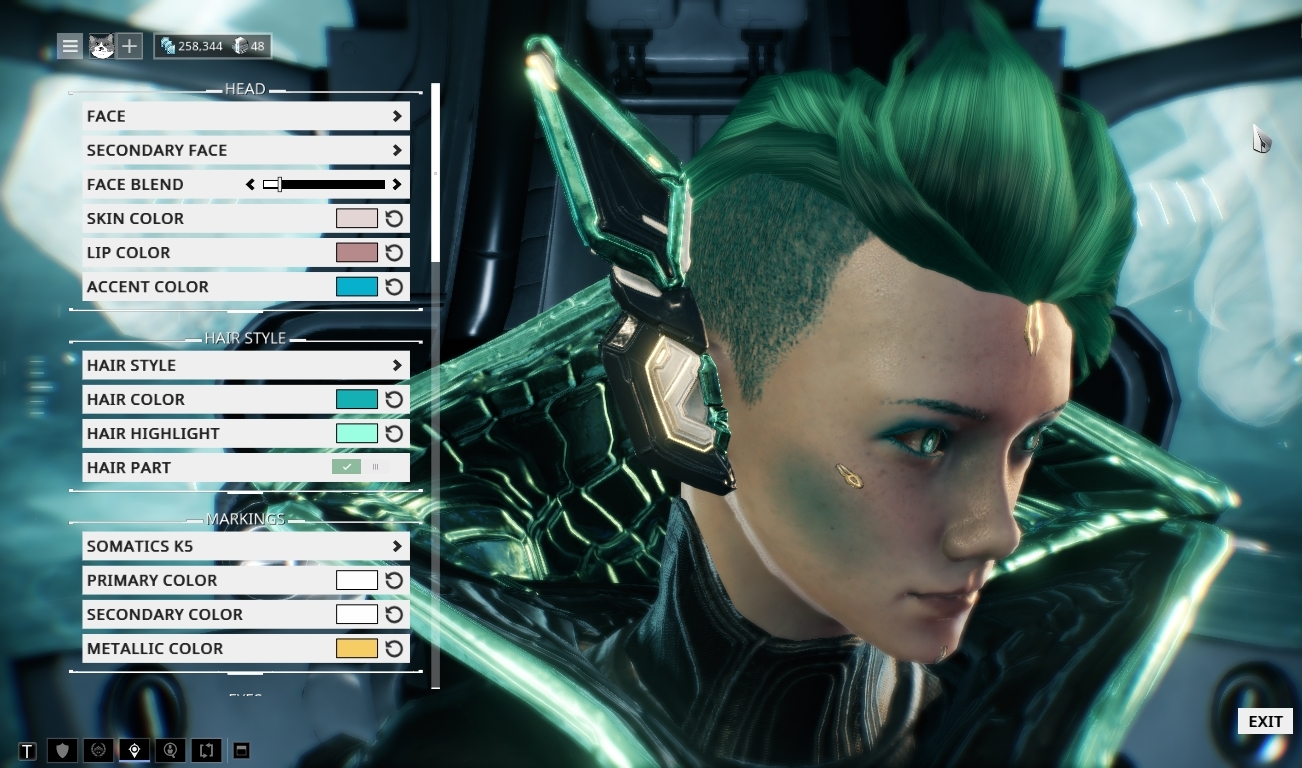Click the left arrow on Face Blend
The image size is (1302, 768).
251,184
